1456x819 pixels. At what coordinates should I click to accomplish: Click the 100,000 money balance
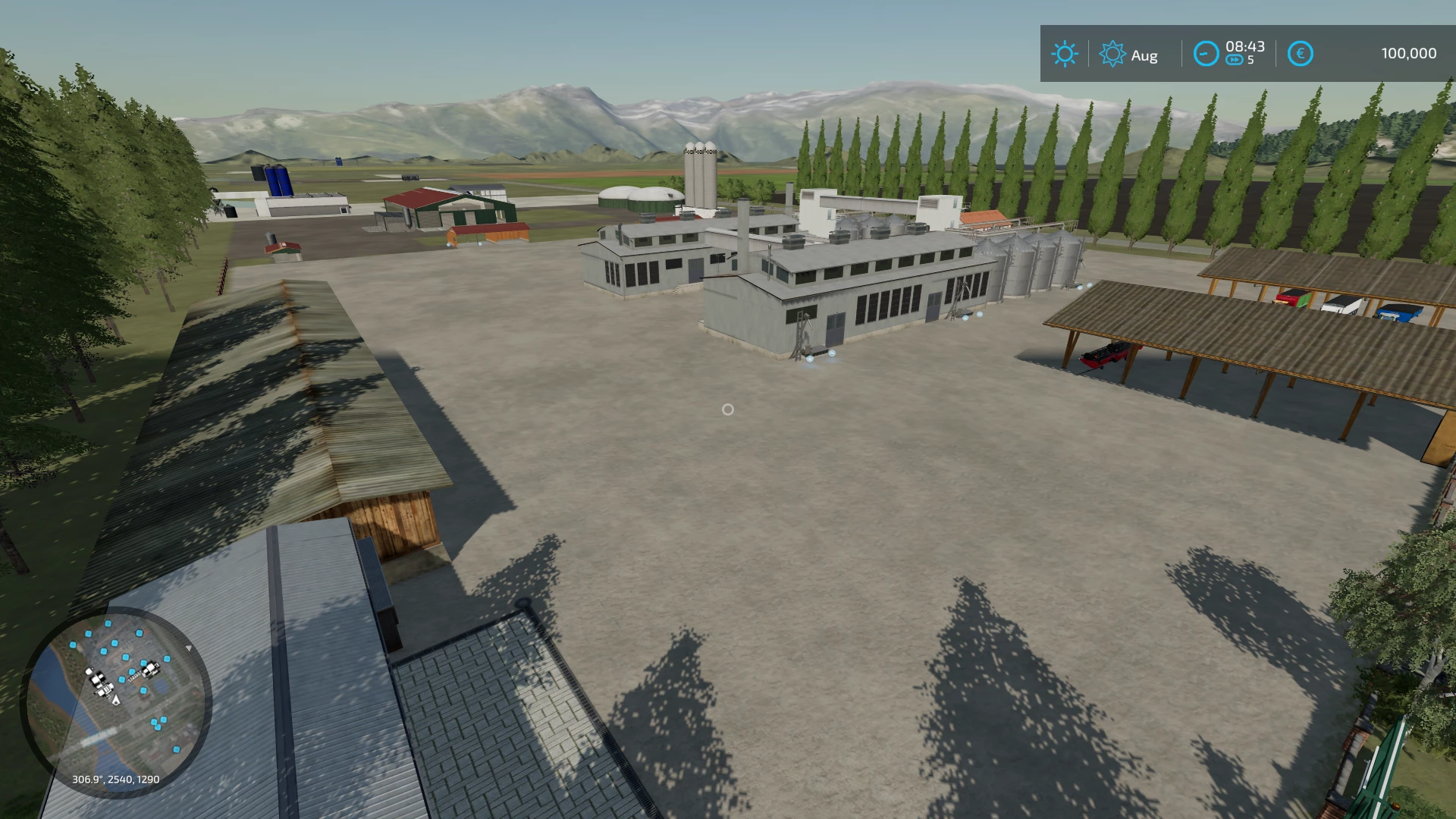pos(1410,52)
